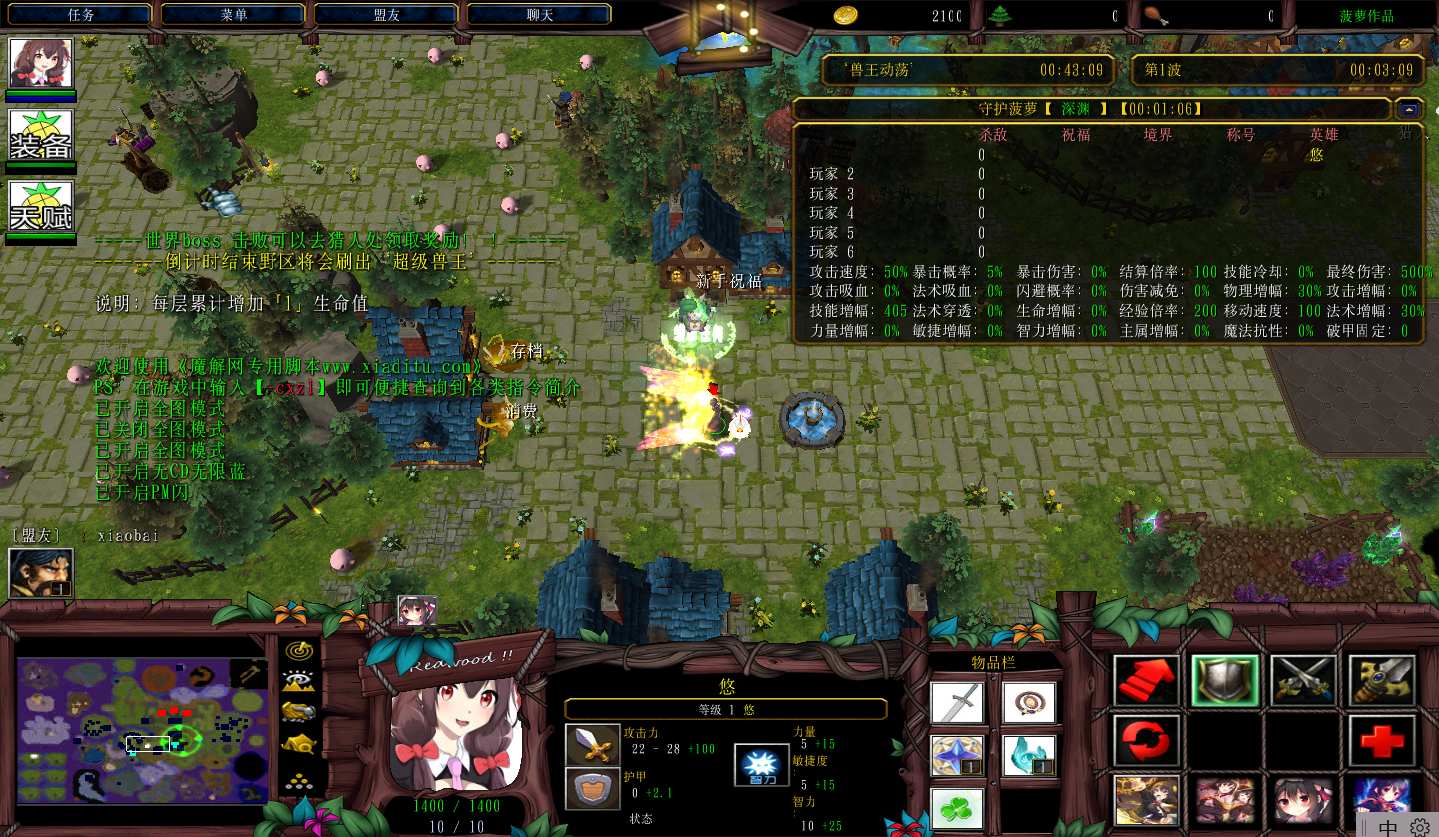
Task: Collapse the 守护菠萝 scoreboard panel
Action: tap(1410, 109)
